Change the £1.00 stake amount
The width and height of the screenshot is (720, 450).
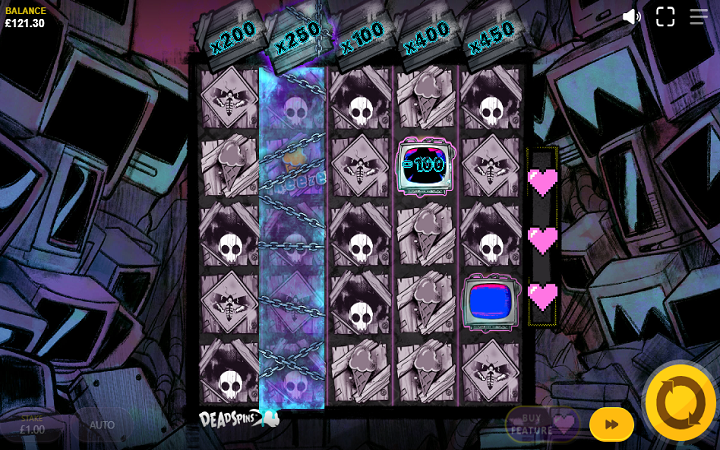33,426
